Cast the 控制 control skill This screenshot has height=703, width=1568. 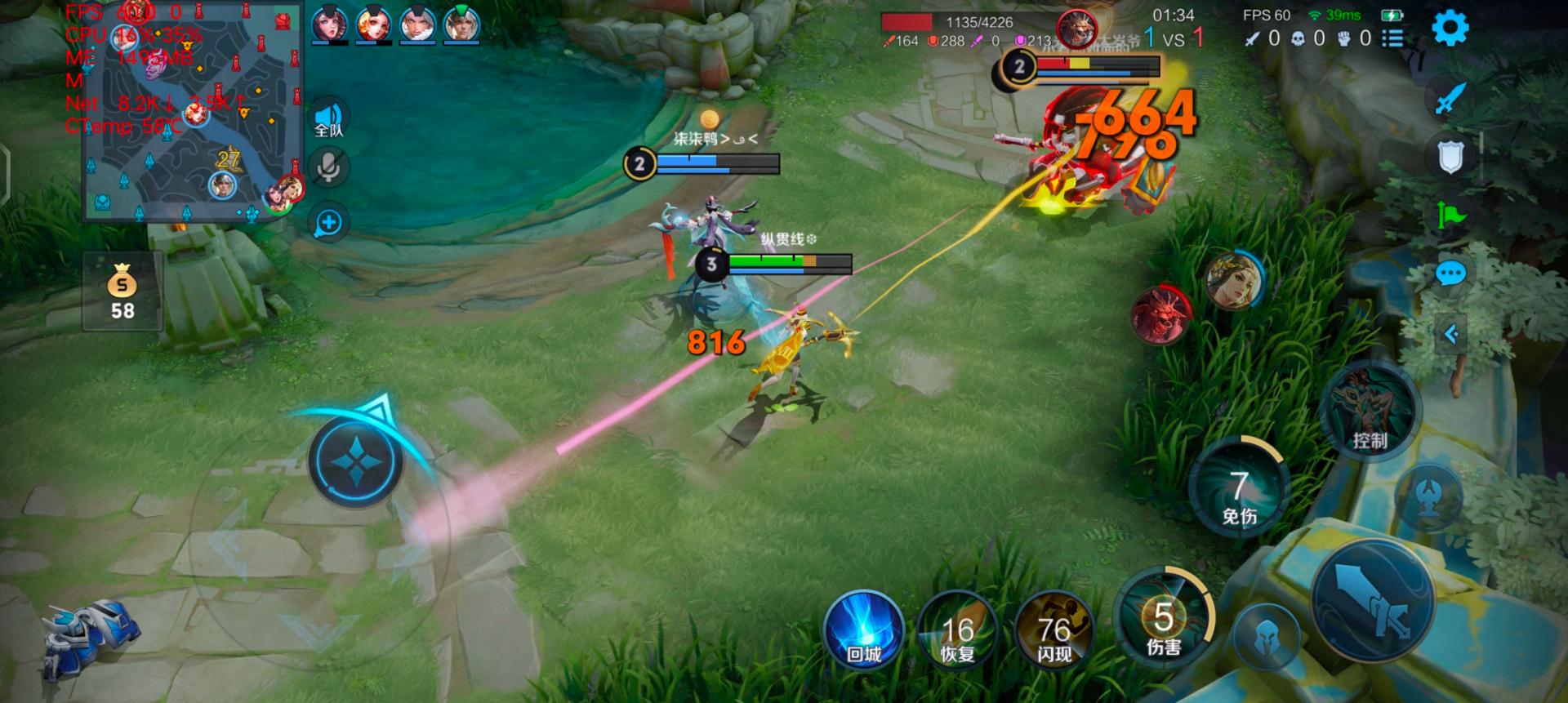point(1370,412)
